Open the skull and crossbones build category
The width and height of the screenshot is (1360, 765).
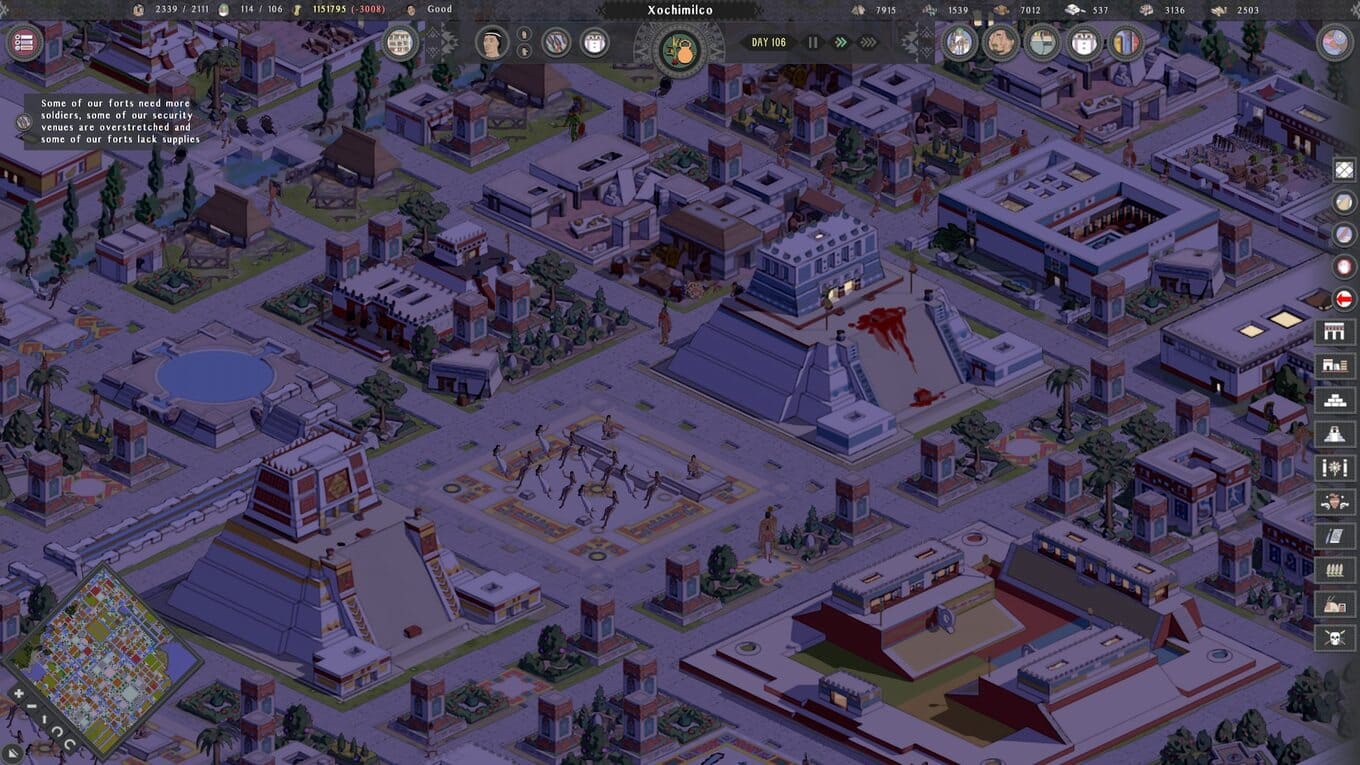[1334, 637]
